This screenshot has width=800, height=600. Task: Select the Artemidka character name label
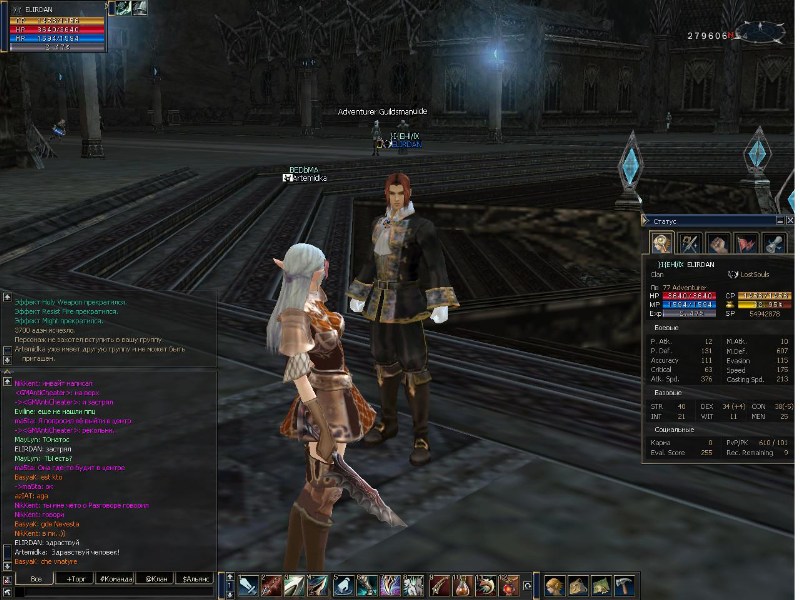click(309, 178)
